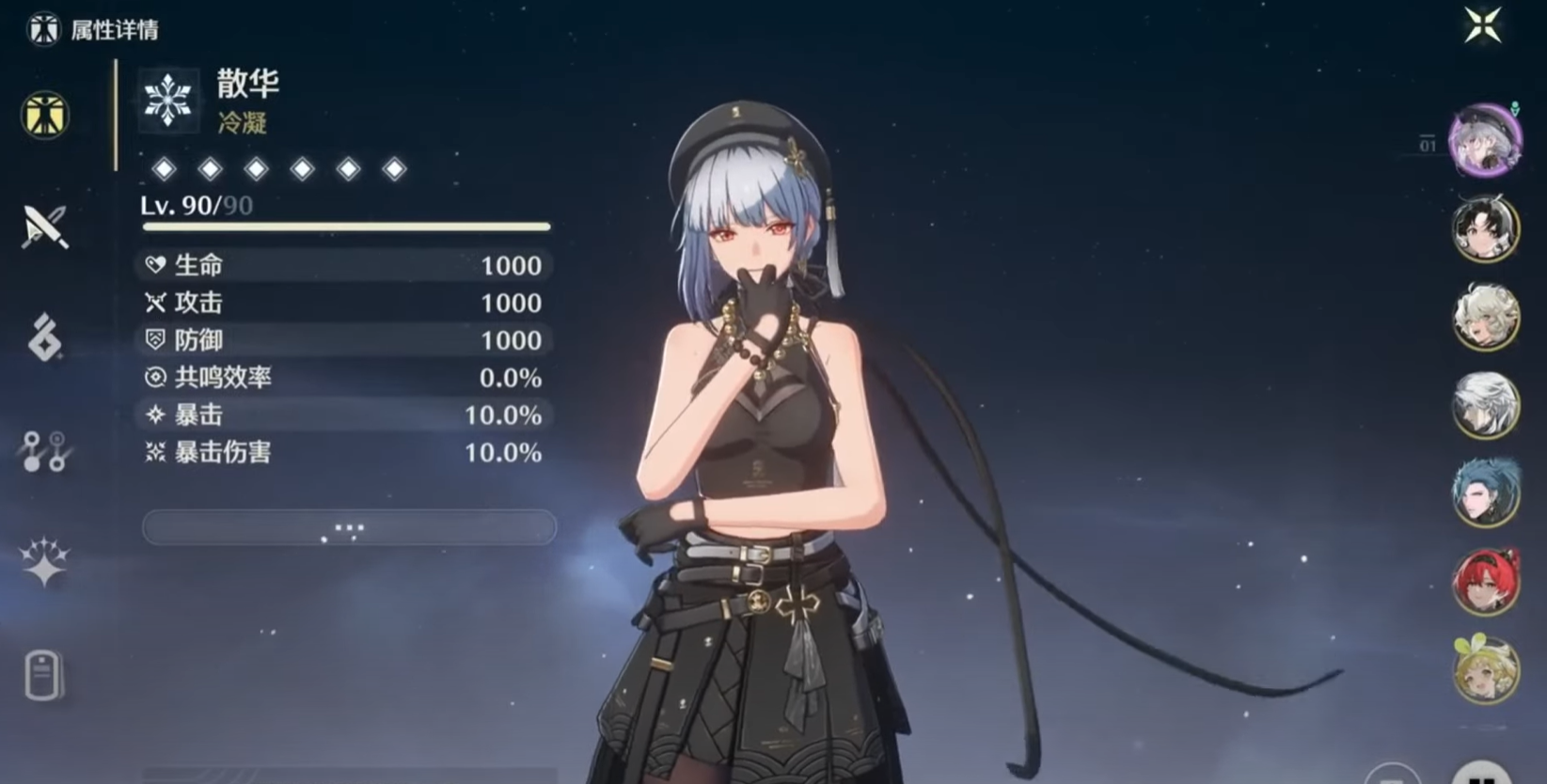The image size is (1547, 784).
Task: Close the attribute details screen
Action: [x=1483, y=27]
